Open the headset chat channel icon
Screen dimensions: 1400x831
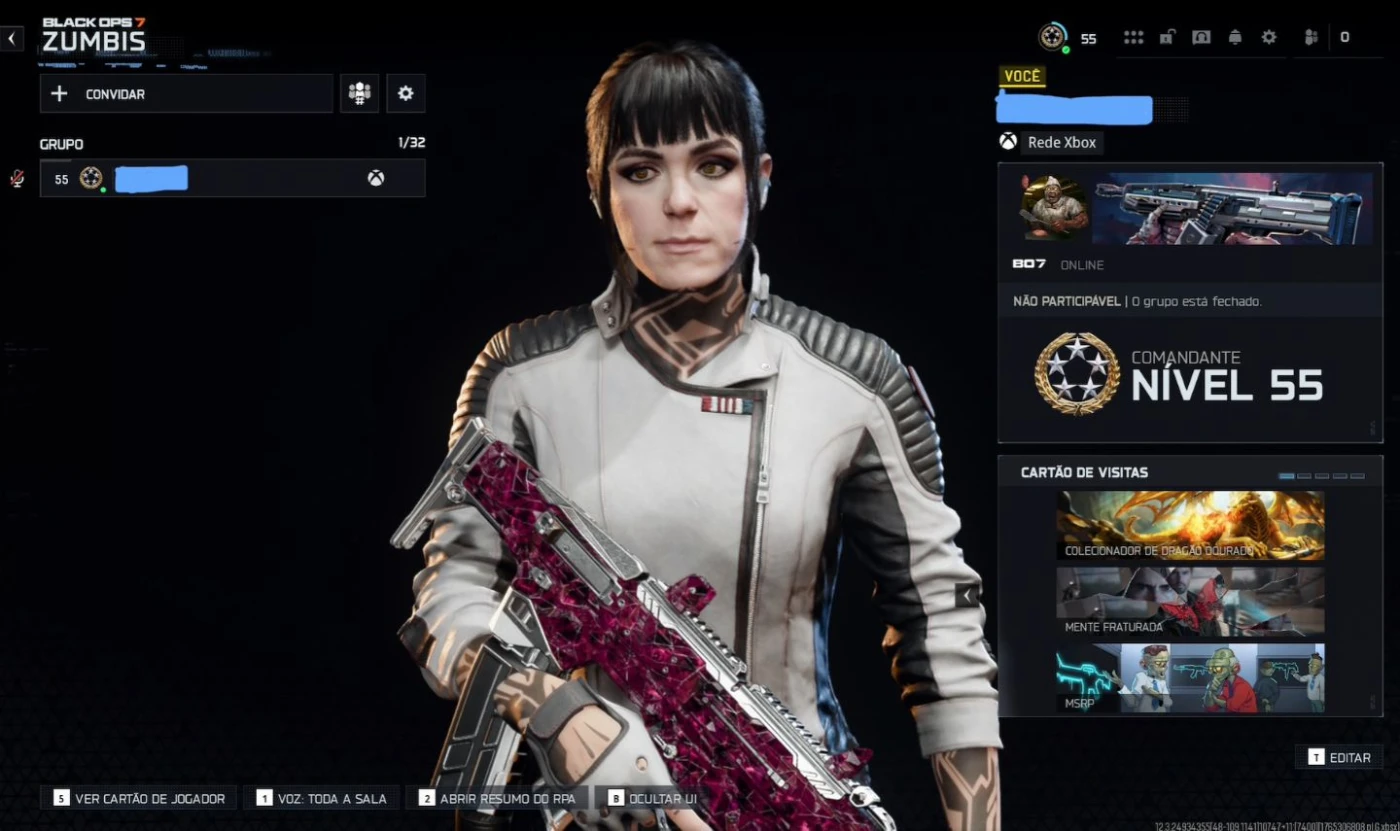(x=1201, y=38)
